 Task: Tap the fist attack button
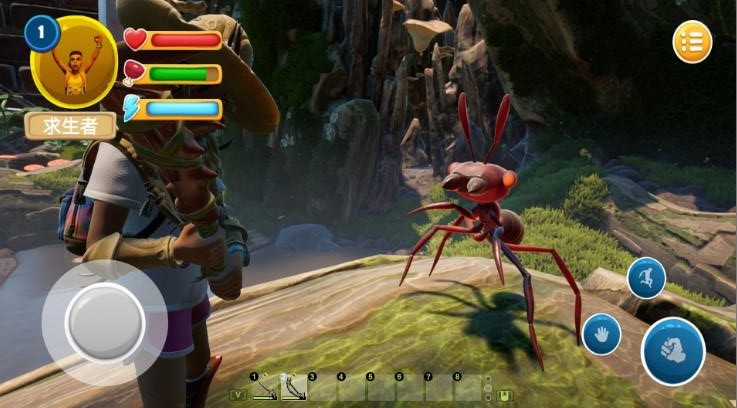tap(673, 350)
